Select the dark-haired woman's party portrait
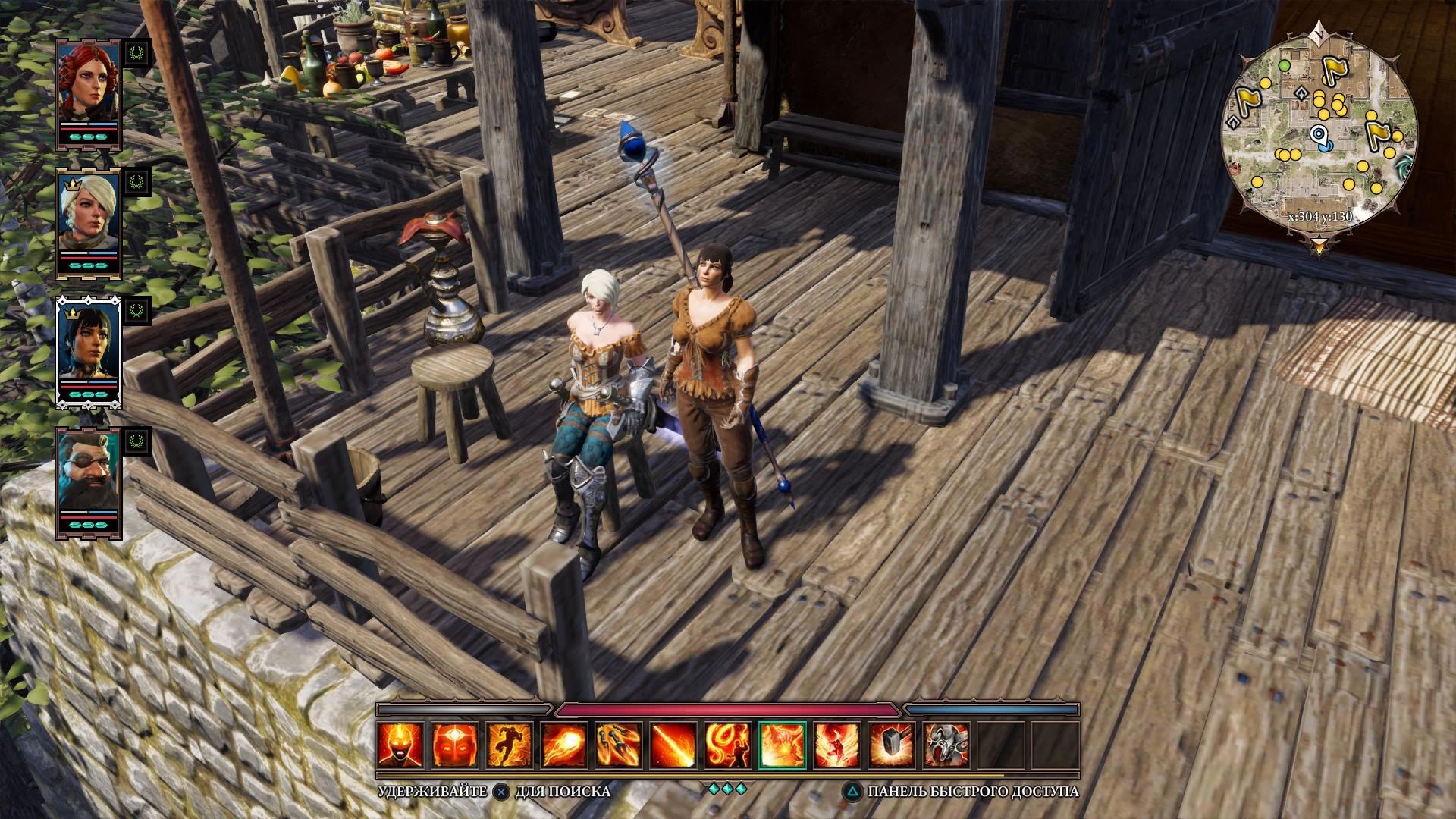1456x819 pixels. pos(89,344)
